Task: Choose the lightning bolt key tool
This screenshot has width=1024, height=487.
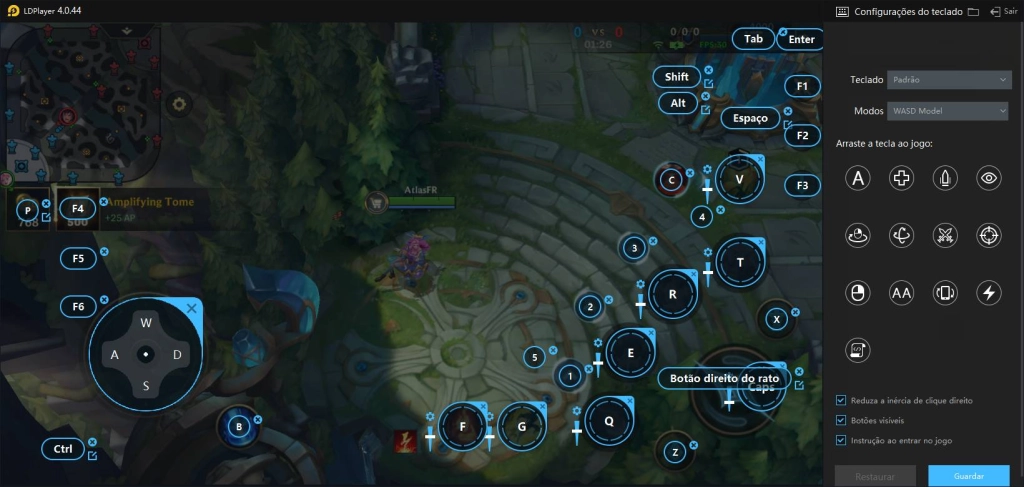Action: [x=989, y=293]
